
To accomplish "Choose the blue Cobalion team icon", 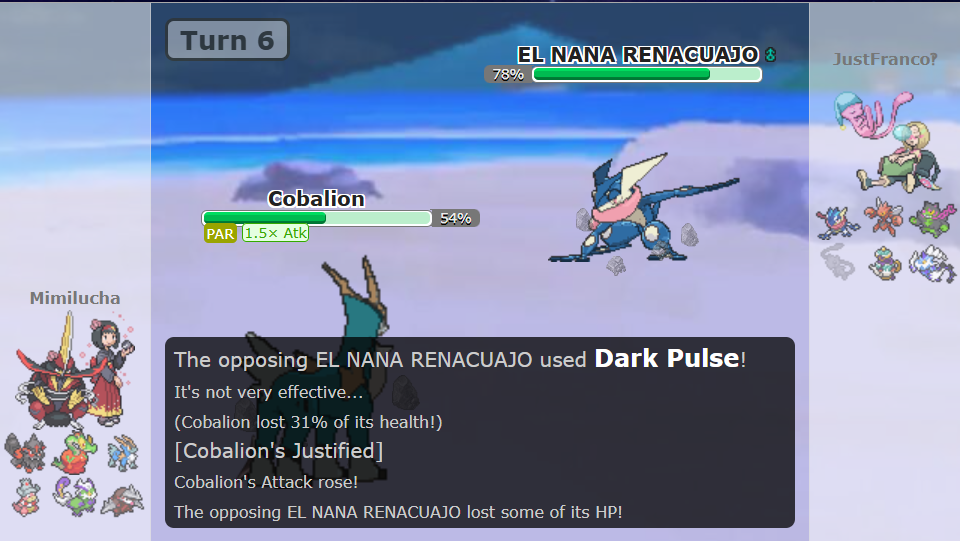I will click(124, 452).
